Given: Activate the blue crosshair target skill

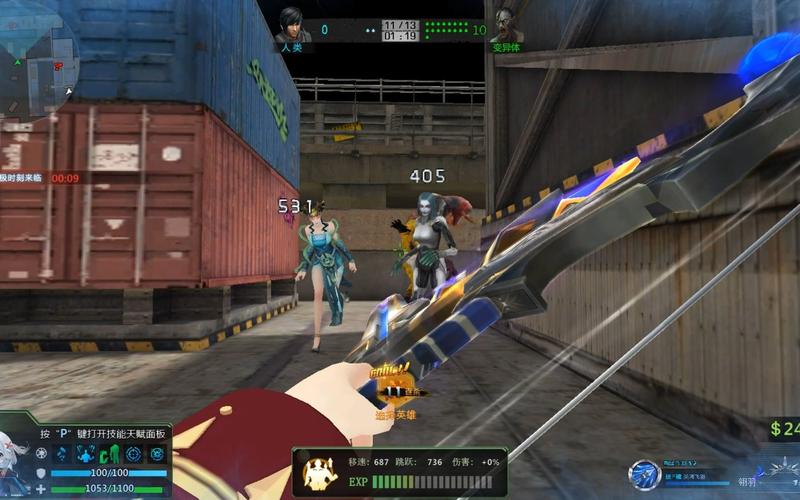Looking at the screenshot, I should coord(134,454).
